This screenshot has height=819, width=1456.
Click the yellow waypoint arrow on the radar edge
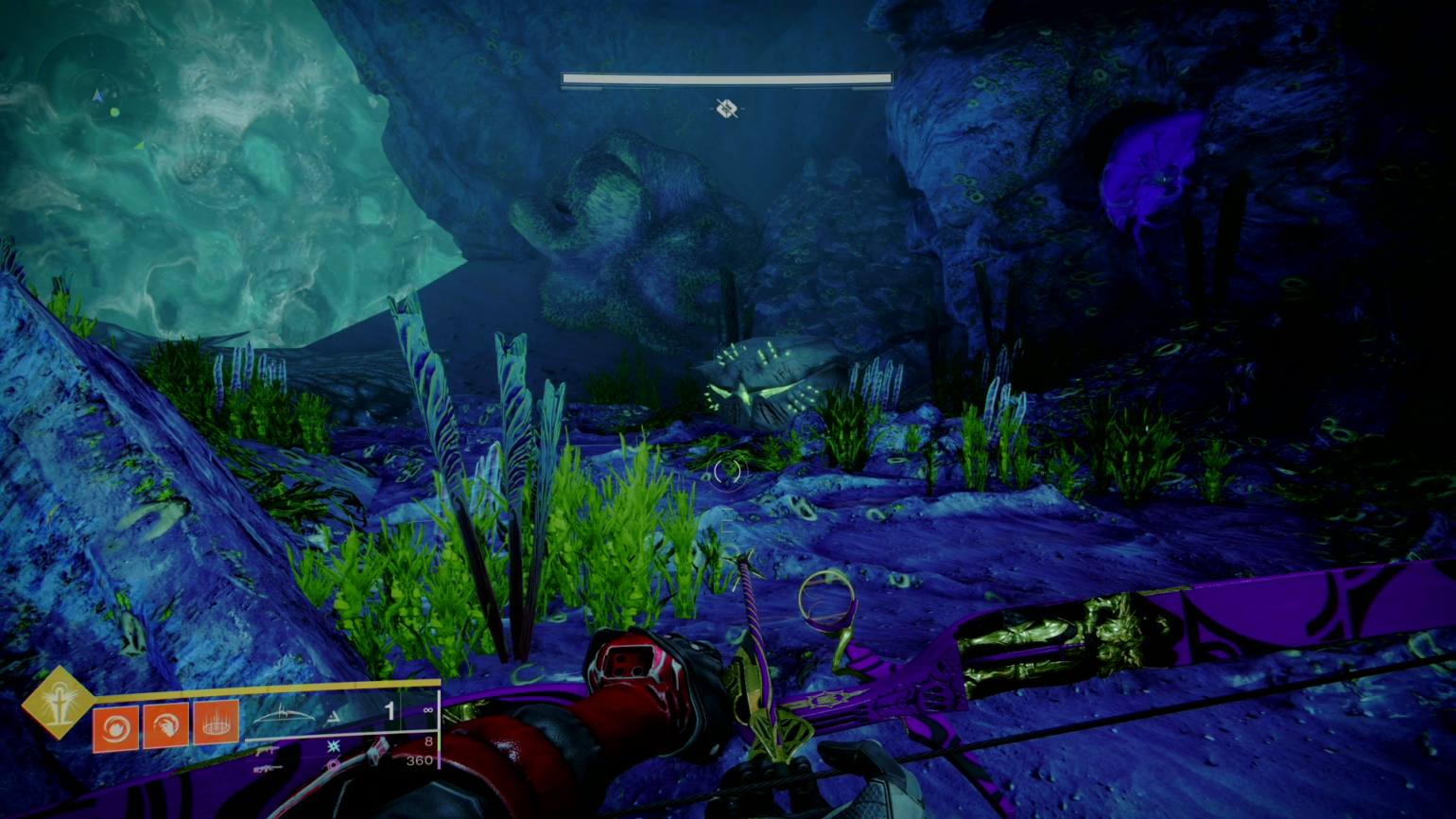140,147
